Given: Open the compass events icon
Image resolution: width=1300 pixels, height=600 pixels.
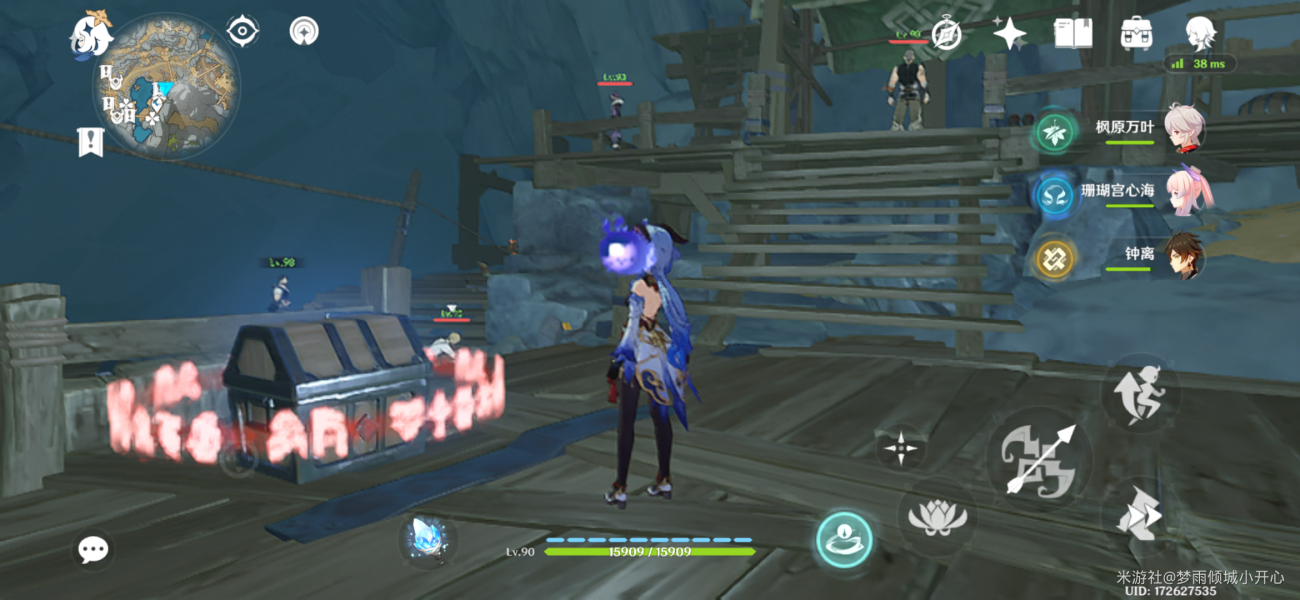Looking at the screenshot, I should tap(946, 34).
